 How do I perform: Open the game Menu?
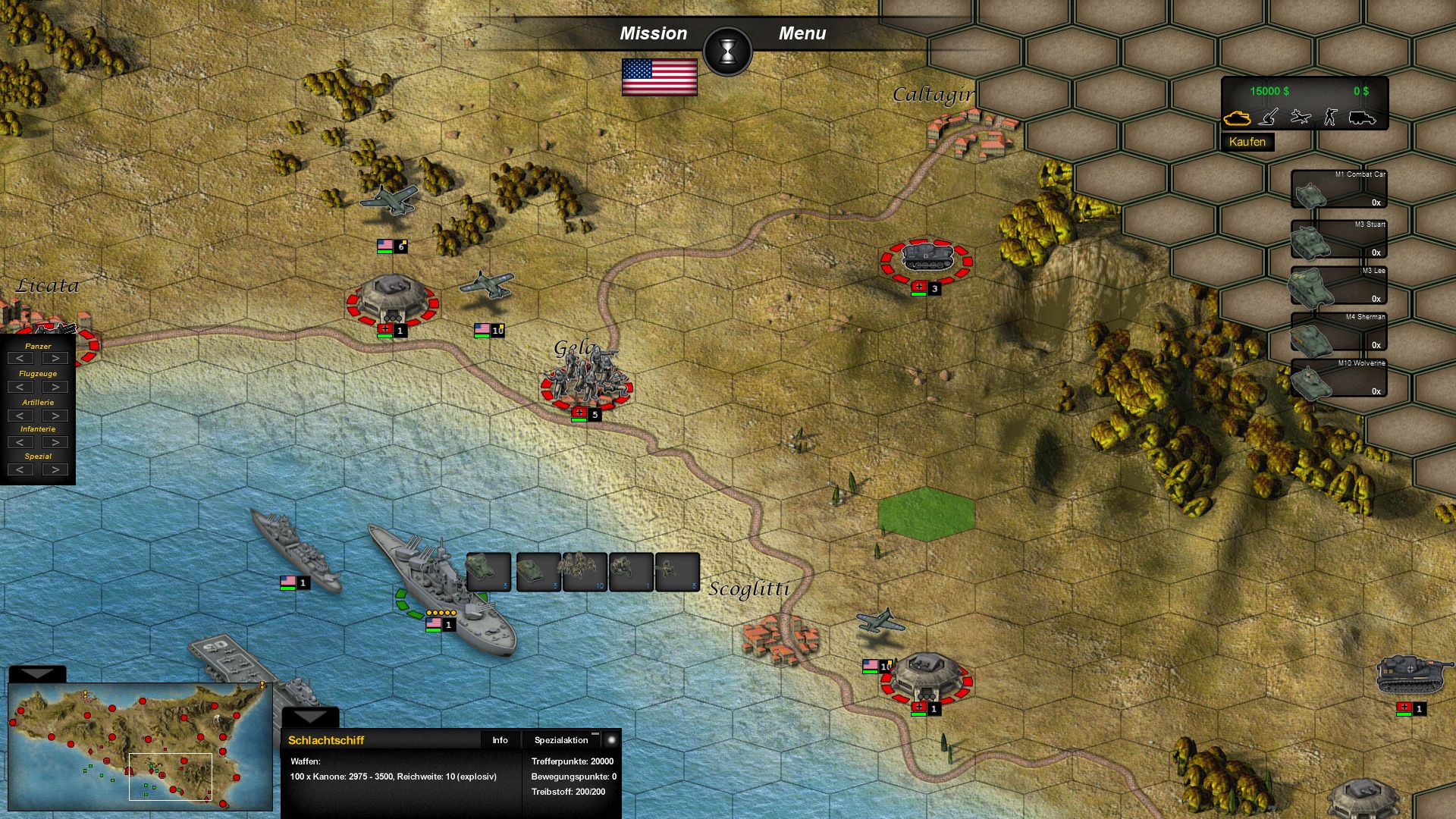(802, 33)
